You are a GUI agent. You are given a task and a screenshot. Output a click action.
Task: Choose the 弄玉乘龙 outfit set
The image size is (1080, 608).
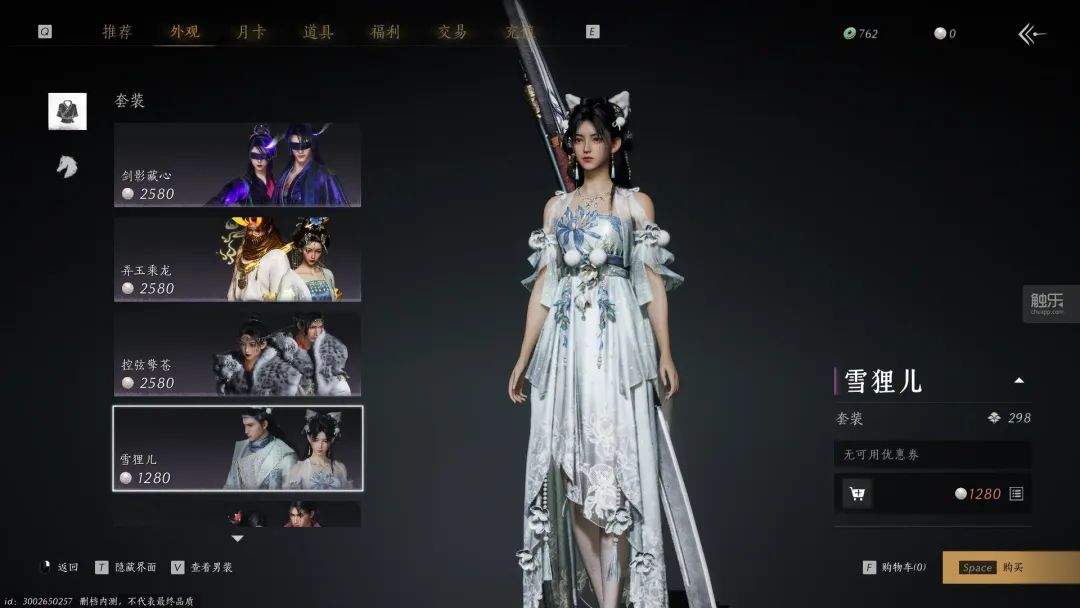coord(237,259)
